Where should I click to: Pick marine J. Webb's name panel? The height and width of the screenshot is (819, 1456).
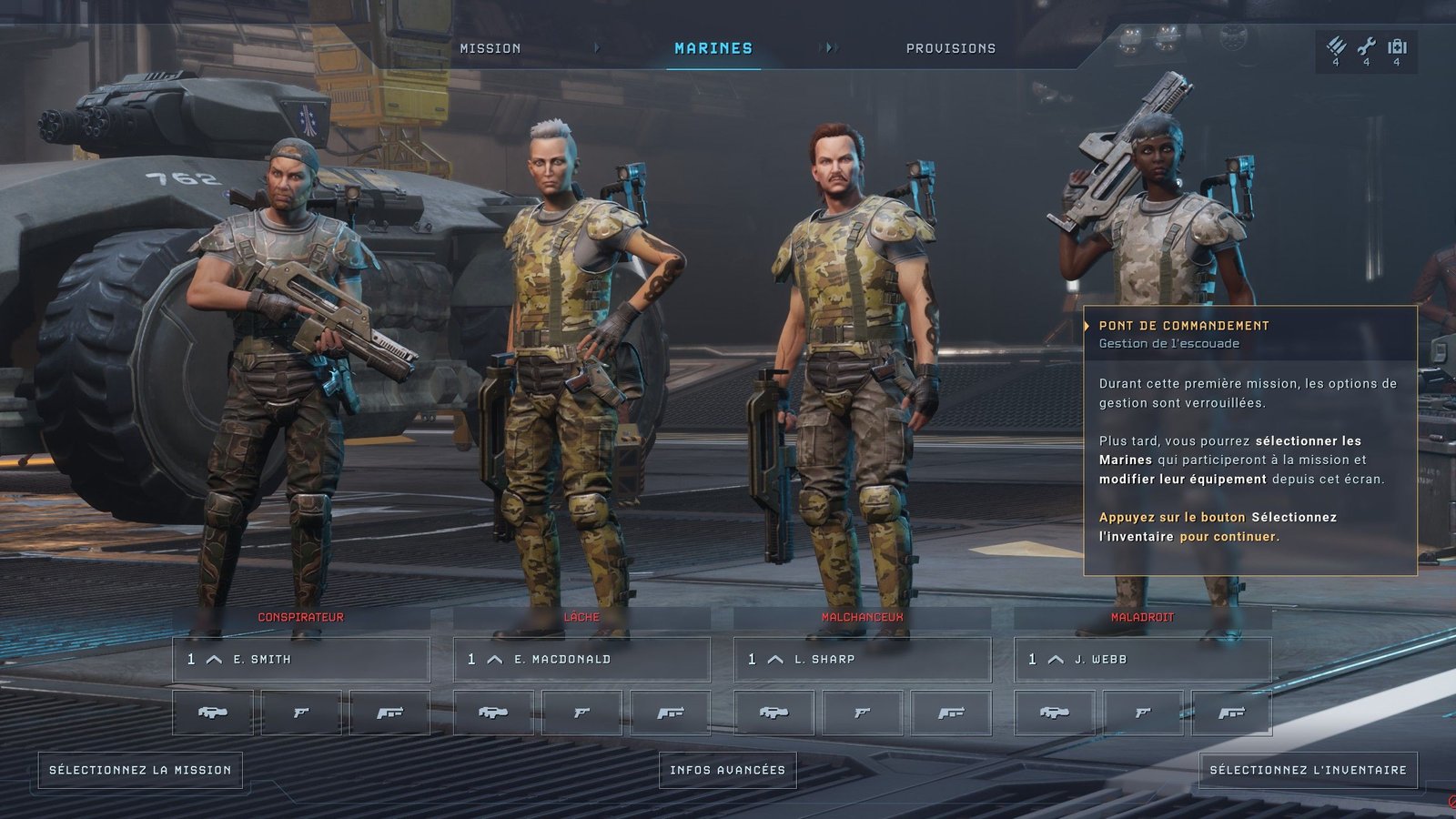(x=1142, y=659)
